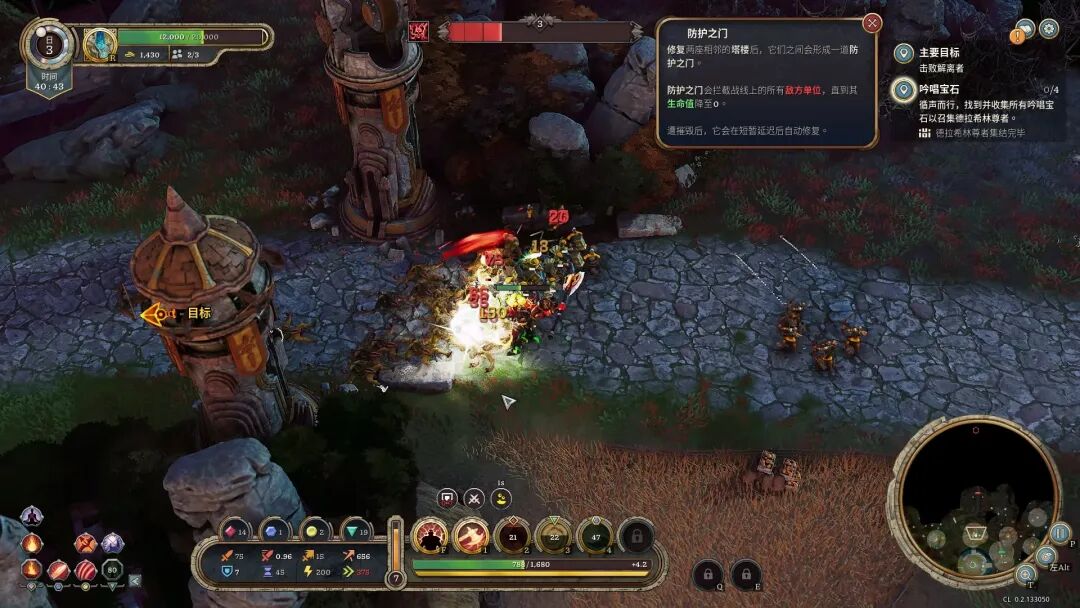
Task: Click the crossed swords buff icon
Action: [x=474, y=497]
